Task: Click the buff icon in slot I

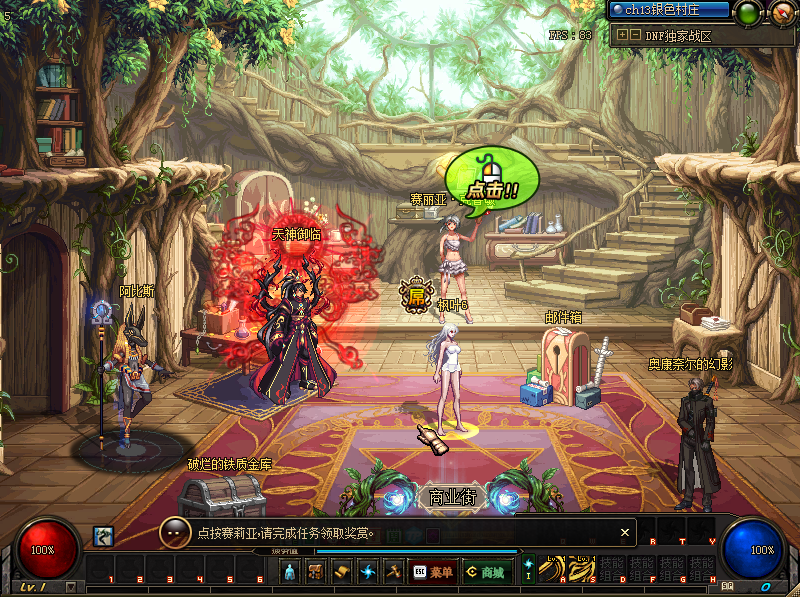Action: pyautogui.click(x=528, y=569)
